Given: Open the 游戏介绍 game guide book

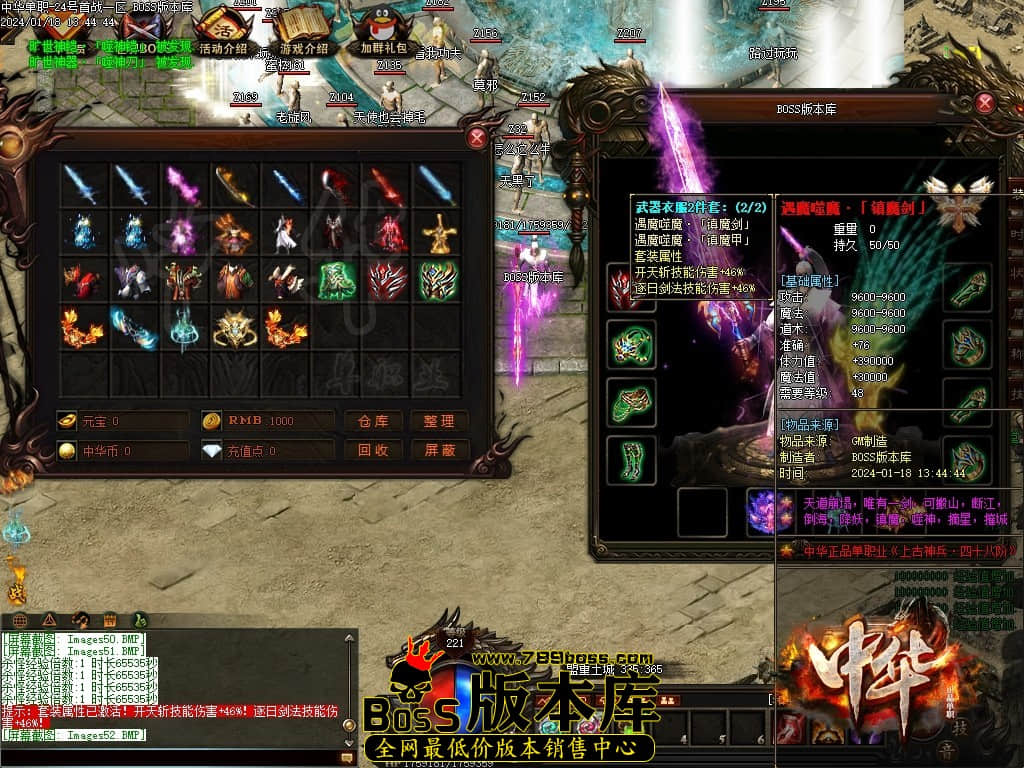Looking at the screenshot, I should pyautogui.click(x=303, y=30).
